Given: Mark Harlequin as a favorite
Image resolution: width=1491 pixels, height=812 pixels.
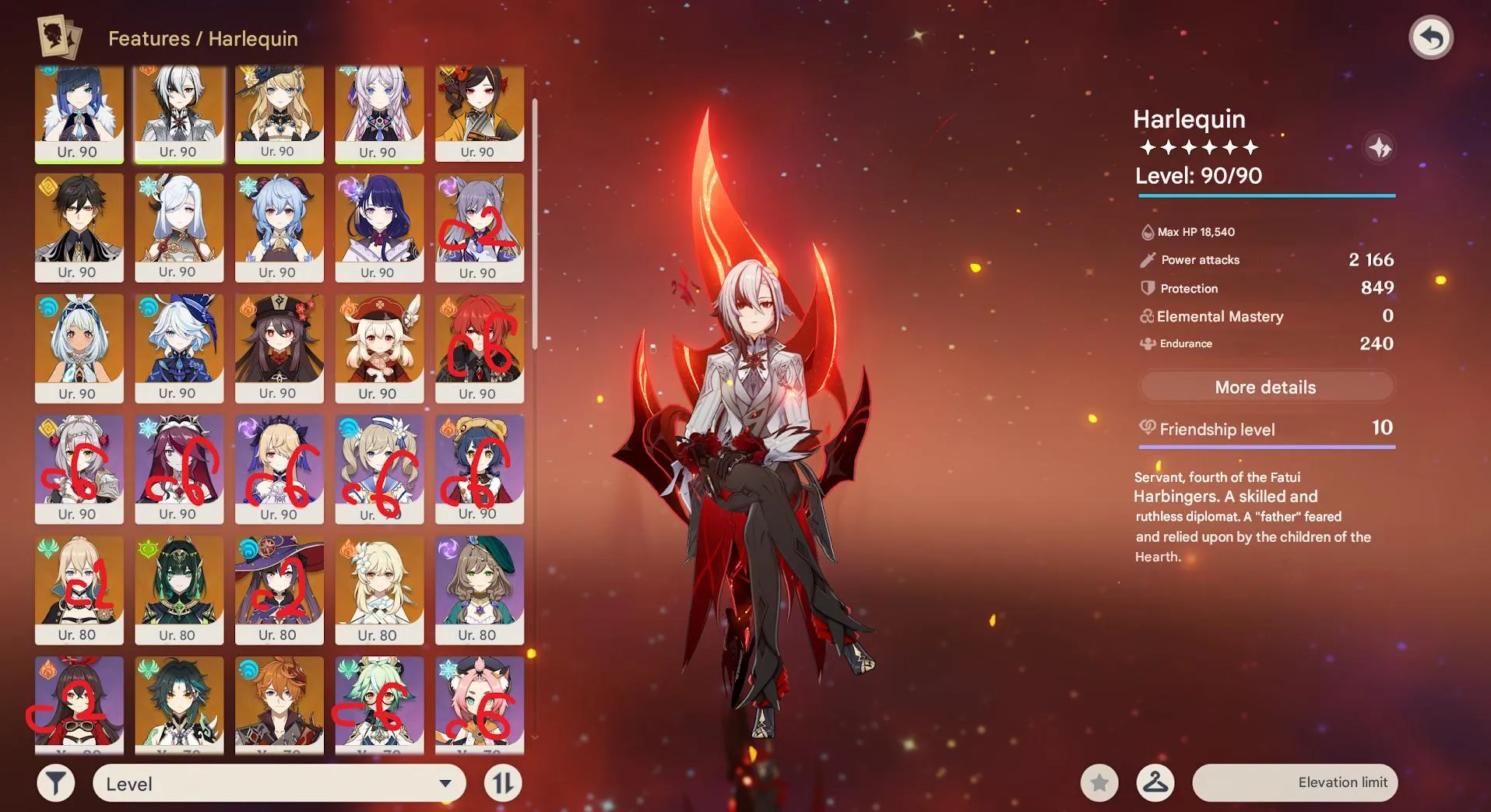Looking at the screenshot, I should 1099,782.
